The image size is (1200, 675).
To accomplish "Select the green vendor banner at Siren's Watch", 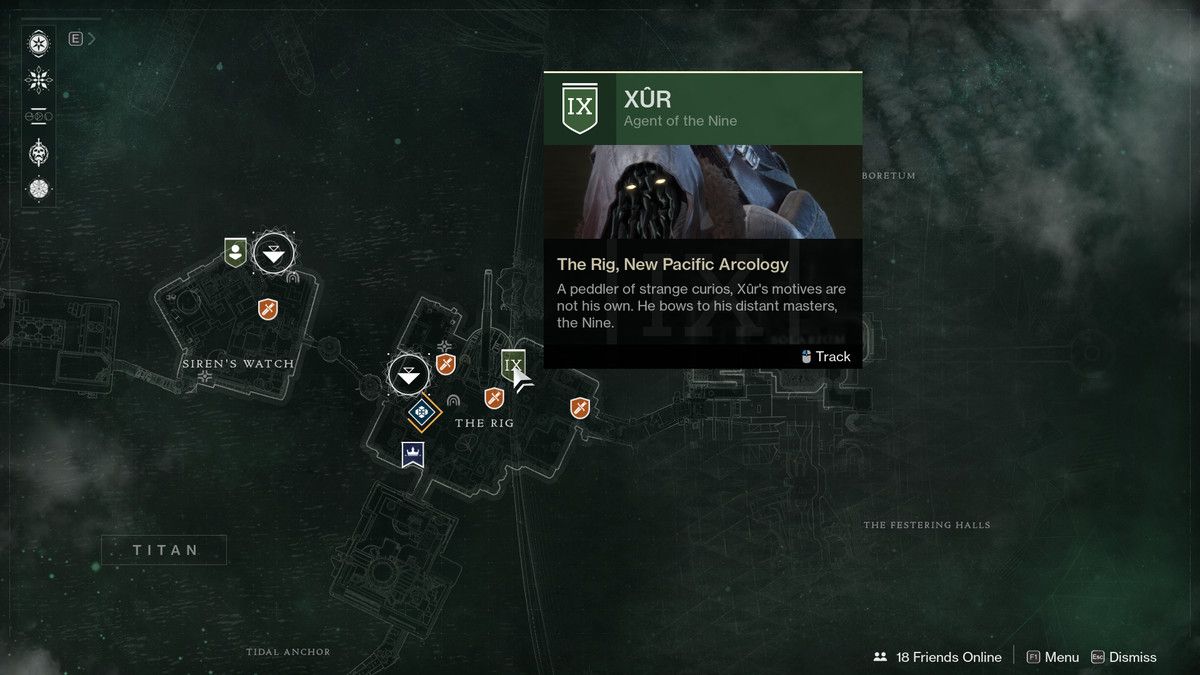I will (x=235, y=251).
